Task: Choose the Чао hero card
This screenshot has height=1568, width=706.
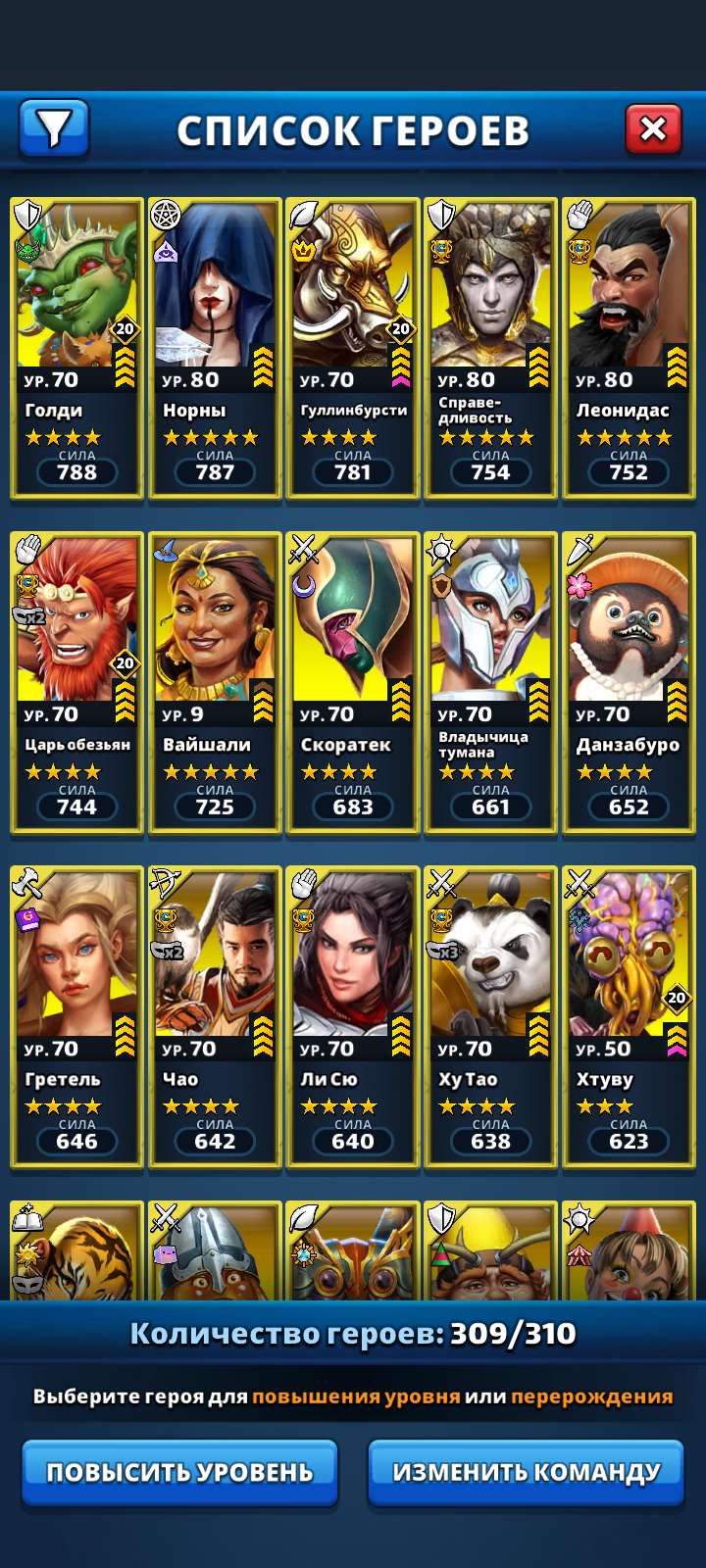Action: pos(215,1016)
